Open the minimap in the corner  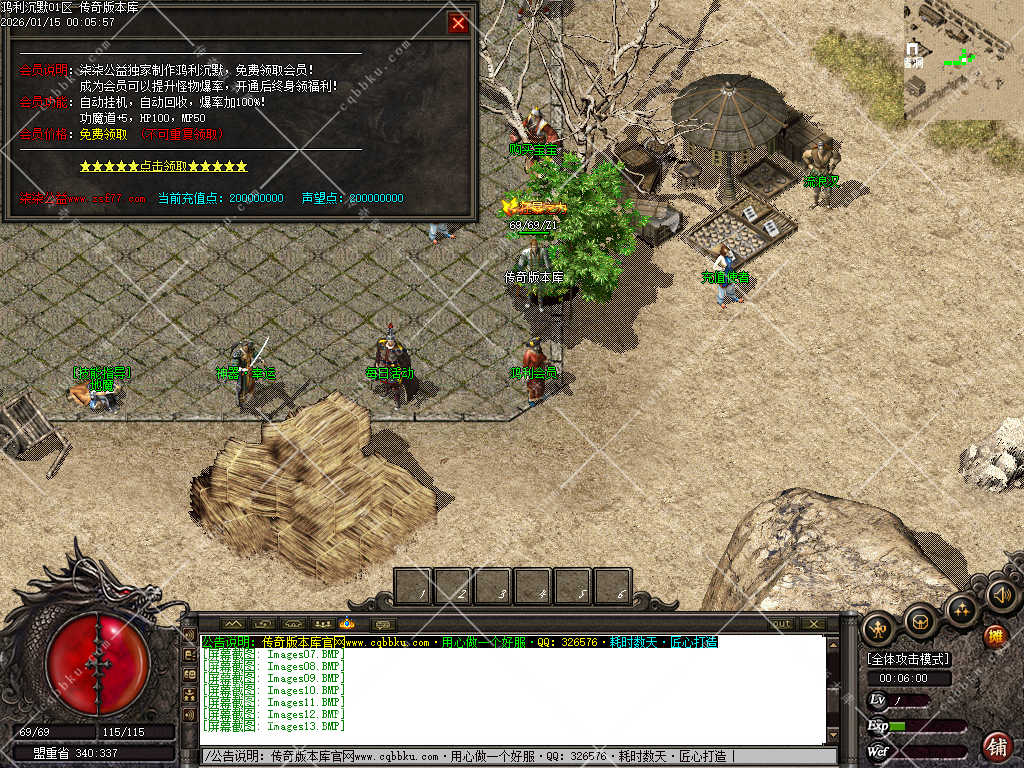[x=963, y=60]
